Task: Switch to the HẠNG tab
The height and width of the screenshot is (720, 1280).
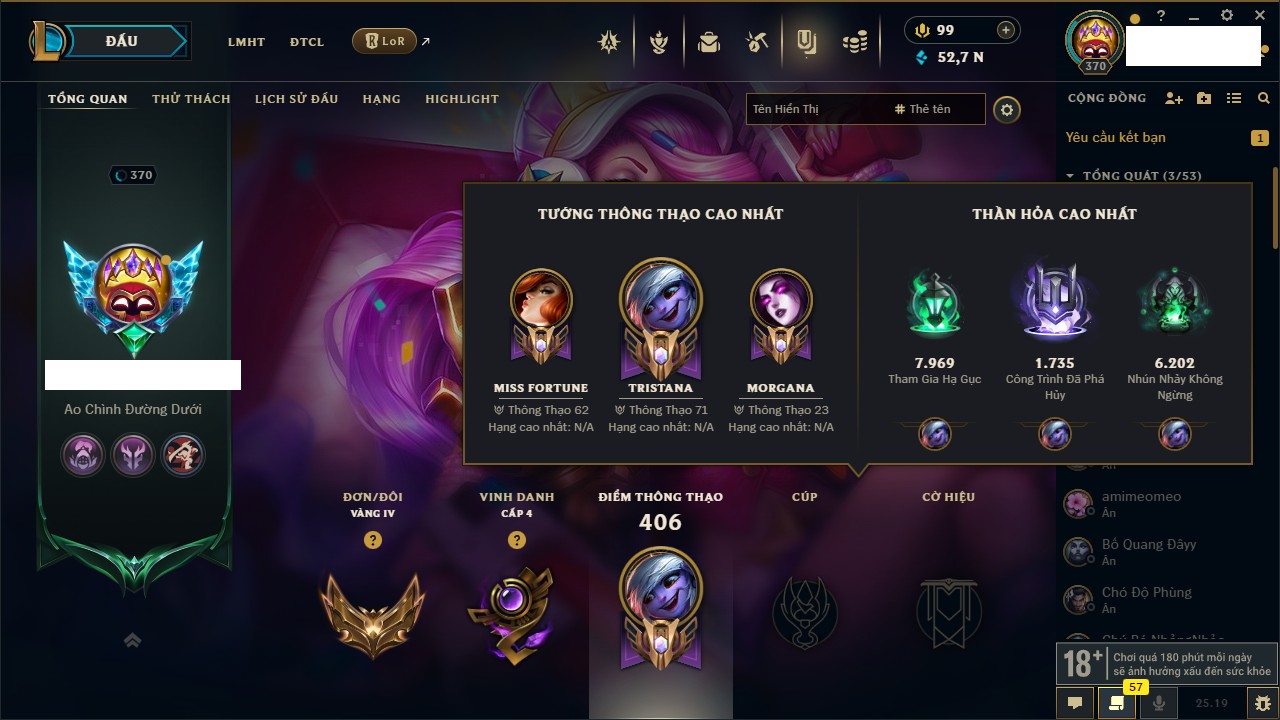Action: pos(381,99)
